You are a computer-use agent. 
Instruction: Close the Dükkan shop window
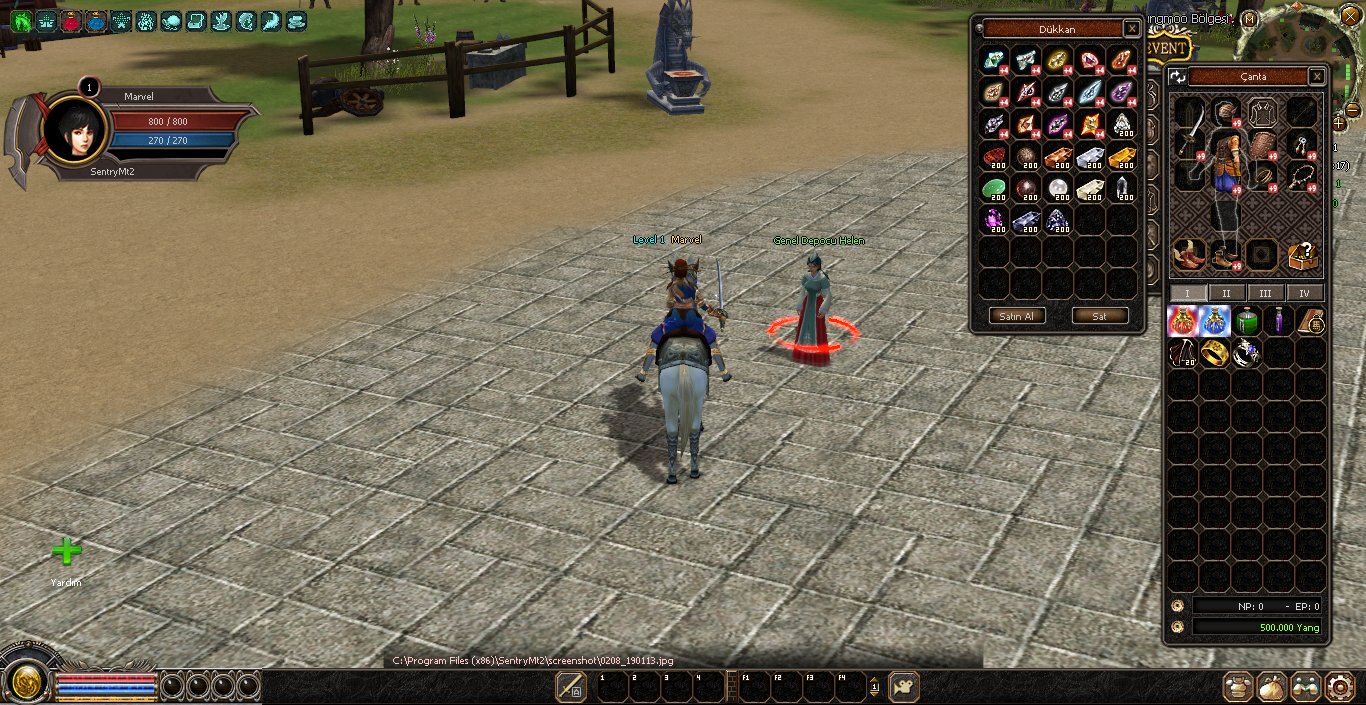(1131, 29)
